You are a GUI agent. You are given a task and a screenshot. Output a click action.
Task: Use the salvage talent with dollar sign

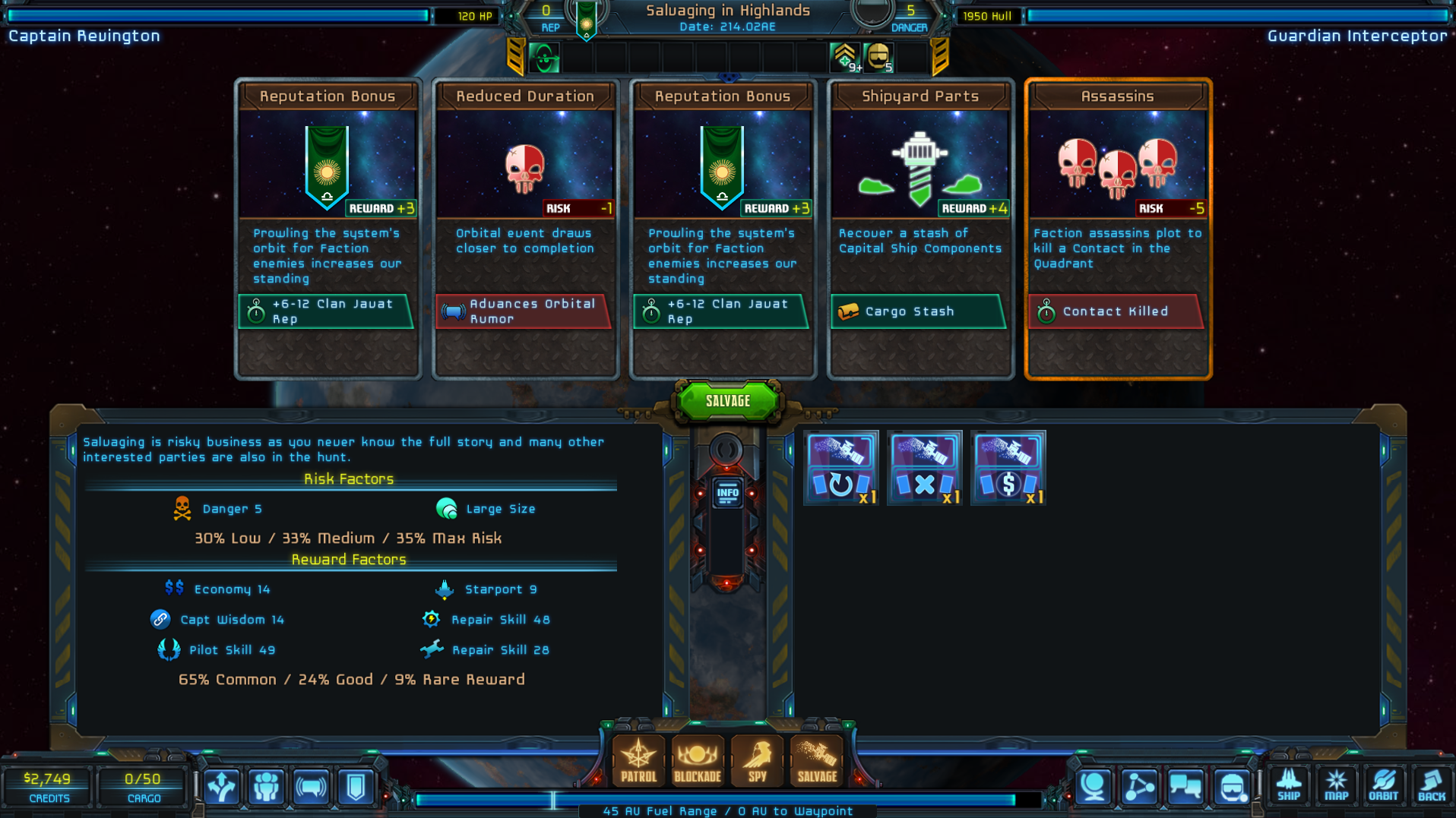[1008, 467]
